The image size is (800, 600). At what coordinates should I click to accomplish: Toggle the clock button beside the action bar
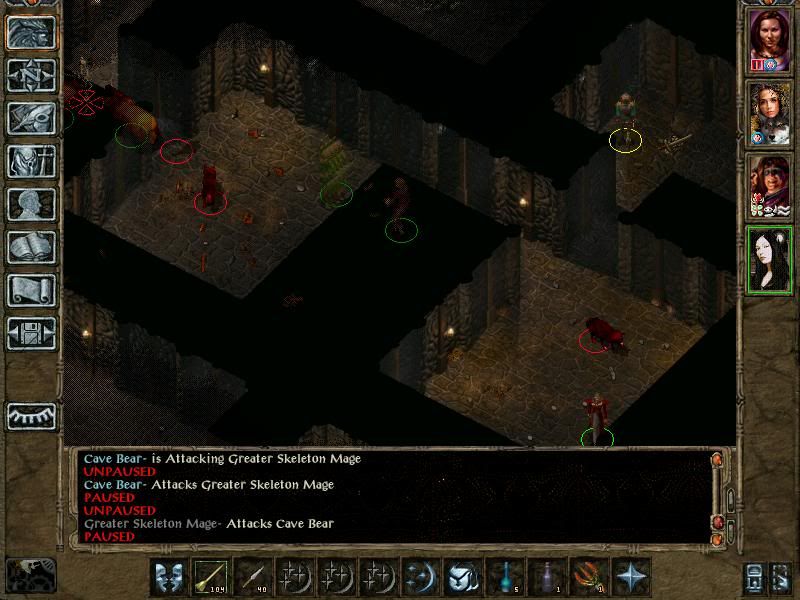30,574
